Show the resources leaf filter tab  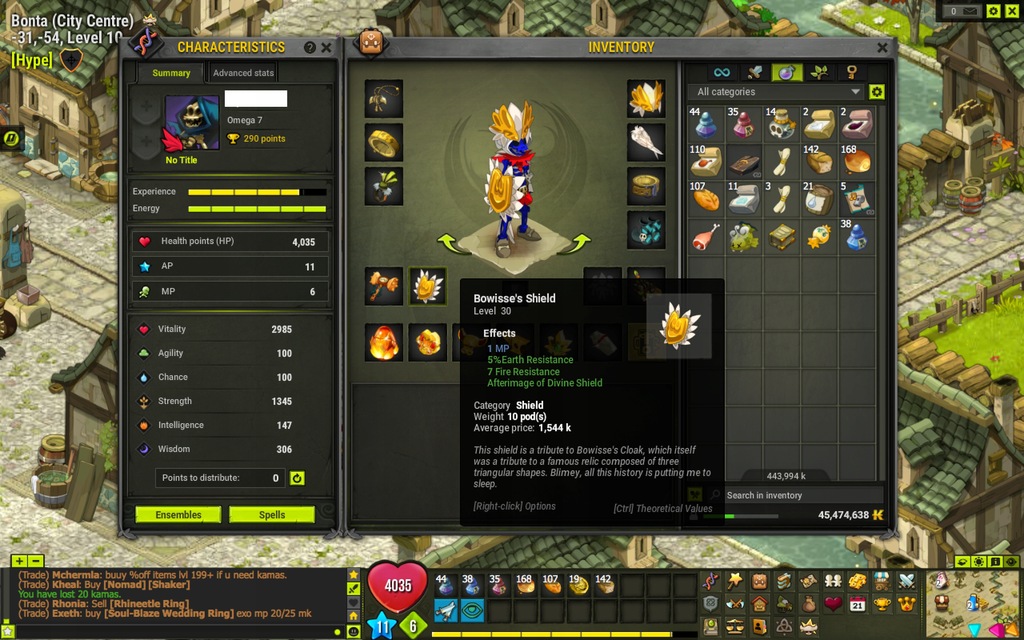pyautogui.click(x=819, y=72)
